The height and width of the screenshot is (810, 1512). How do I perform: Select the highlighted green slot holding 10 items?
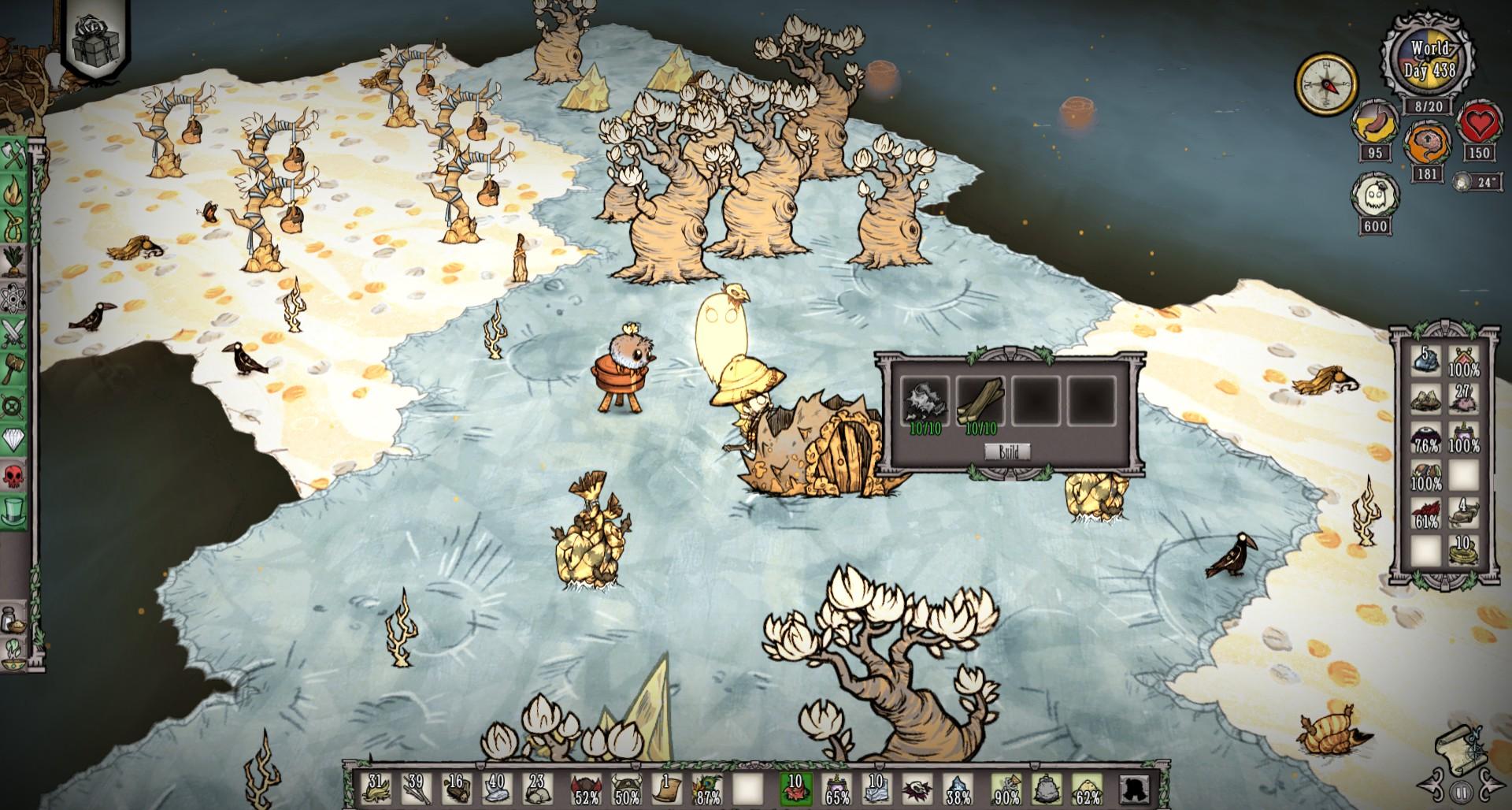click(x=795, y=790)
